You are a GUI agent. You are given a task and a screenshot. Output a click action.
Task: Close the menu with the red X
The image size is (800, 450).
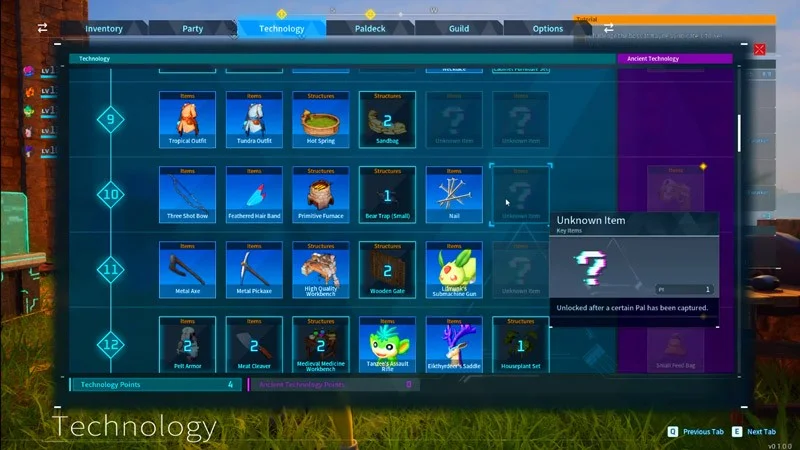[x=760, y=49]
